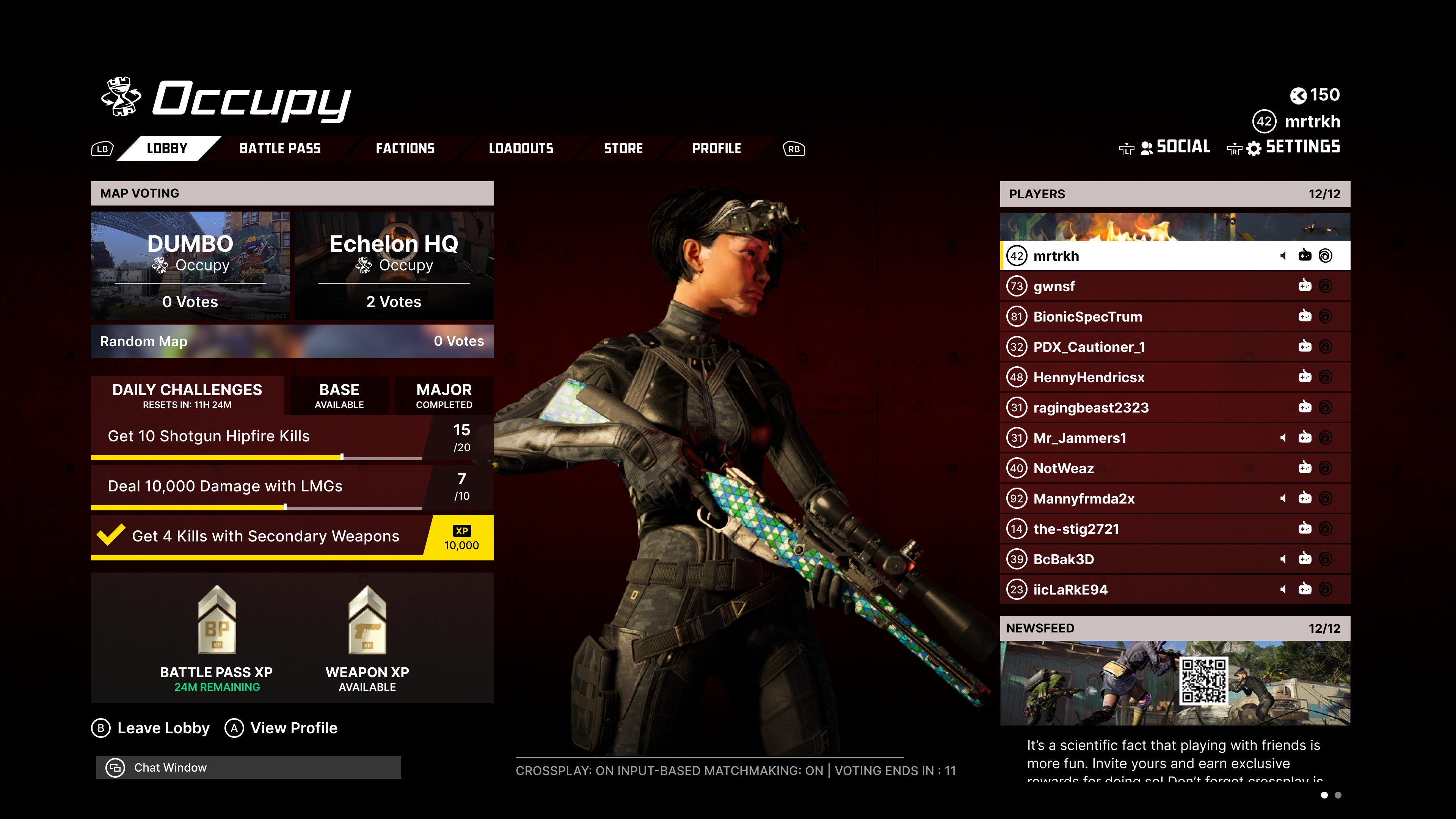Go to the Loadouts tab

click(x=521, y=149)
